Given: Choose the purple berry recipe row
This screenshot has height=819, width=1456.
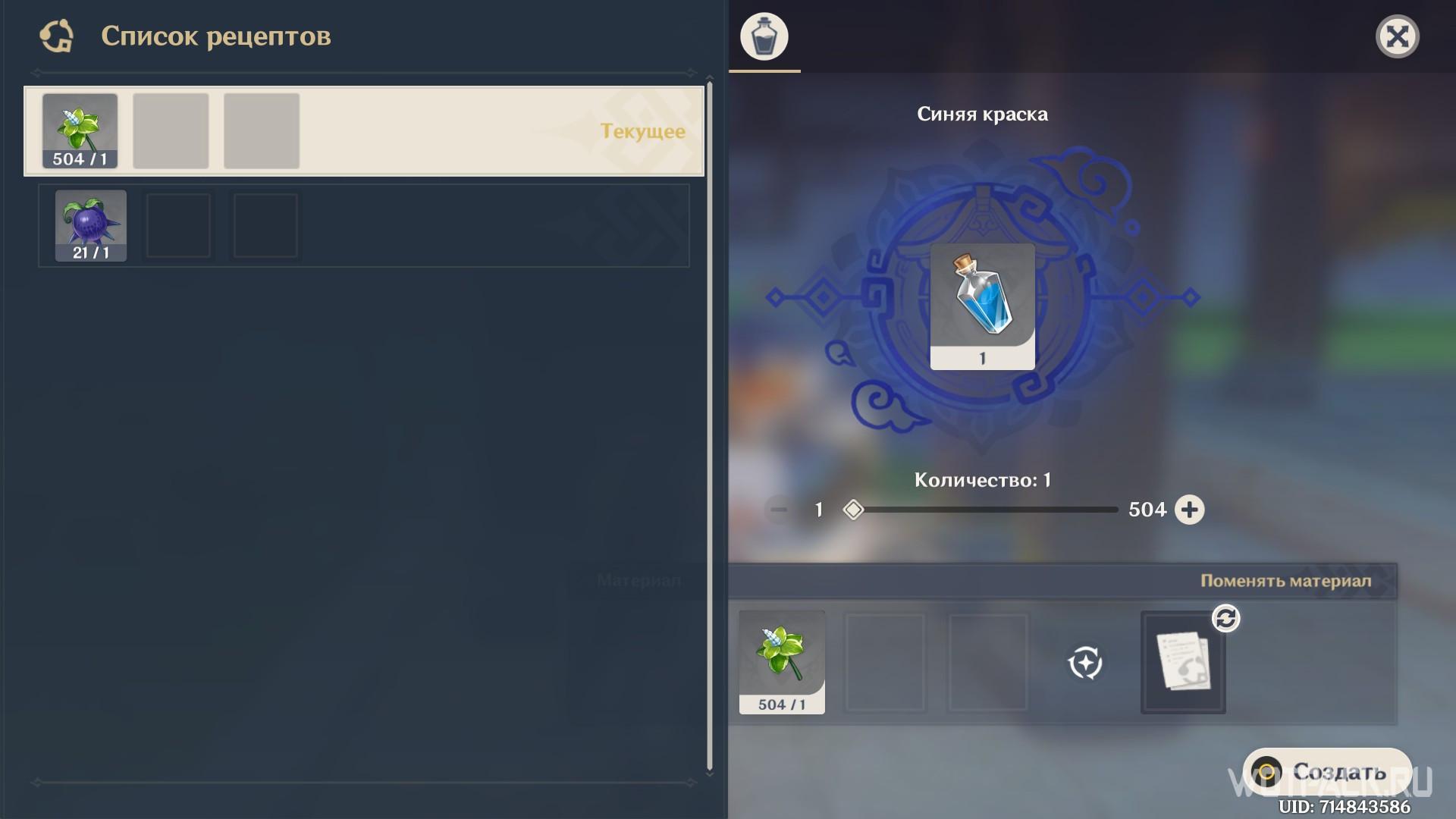Looking at the screenshot, I should tap(364, 226).
